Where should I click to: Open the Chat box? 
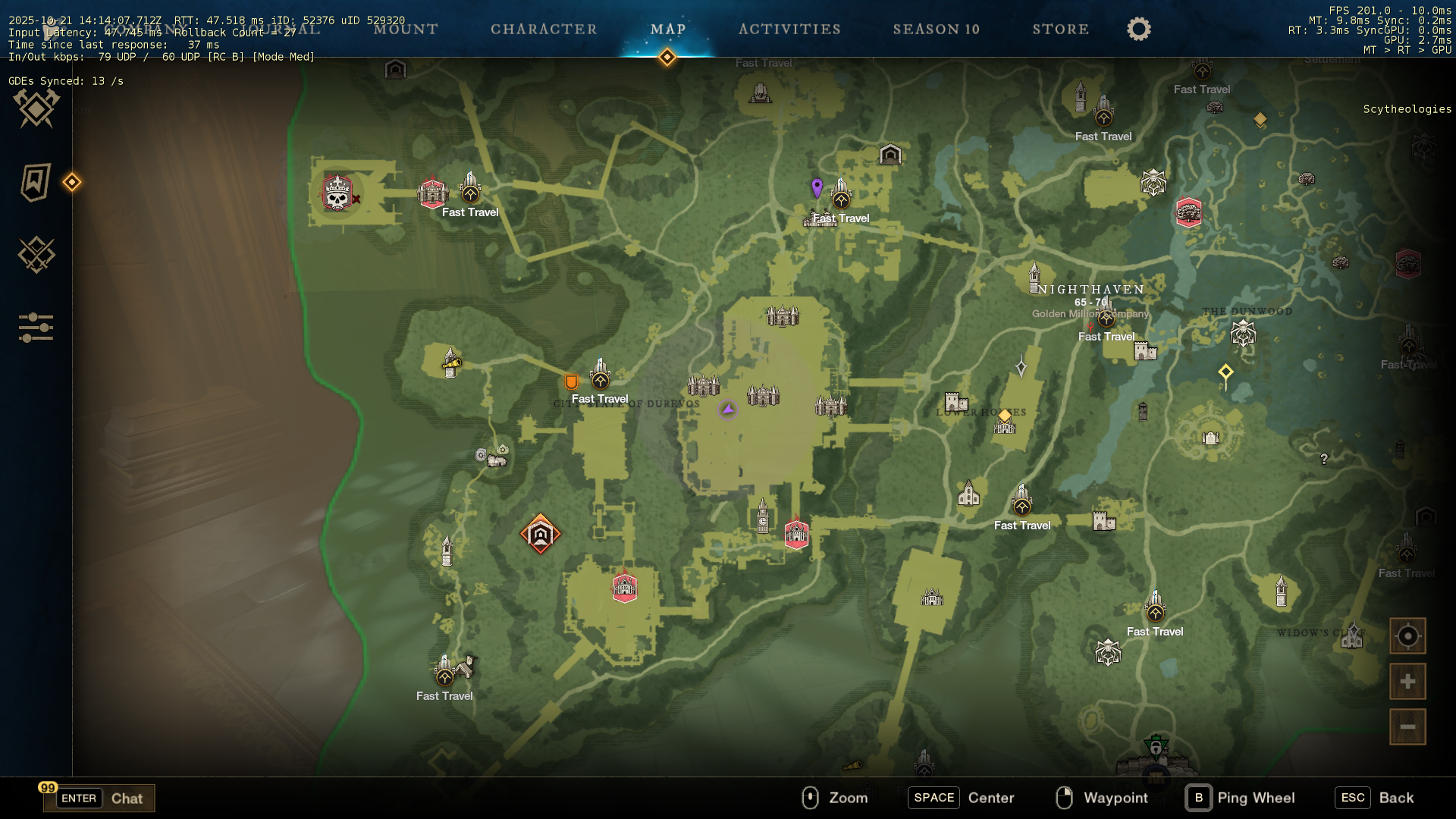(99, 798)
